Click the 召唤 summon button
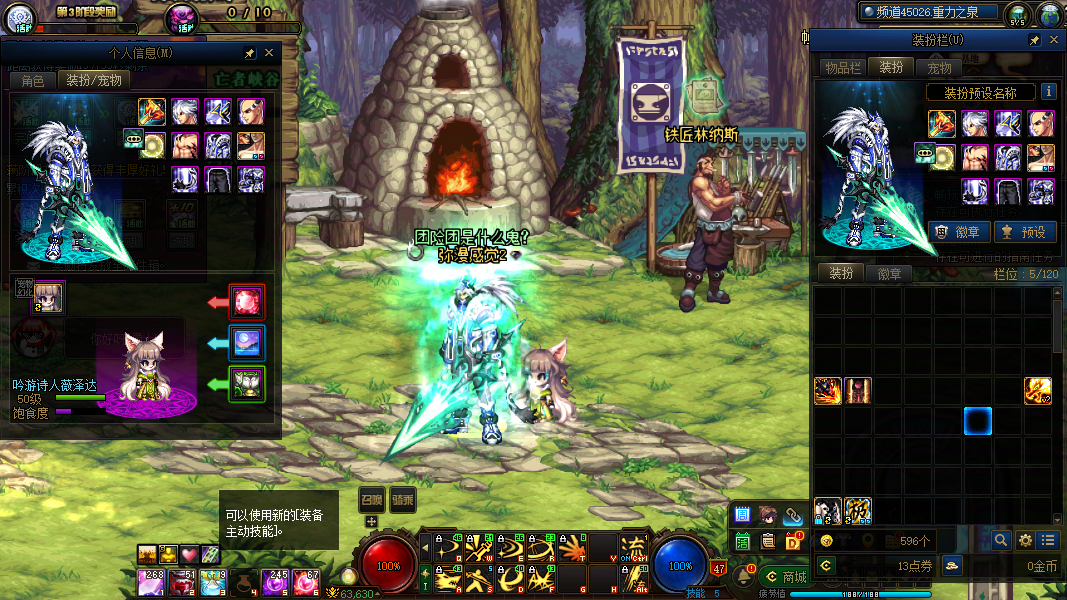 tap(372, 500)
